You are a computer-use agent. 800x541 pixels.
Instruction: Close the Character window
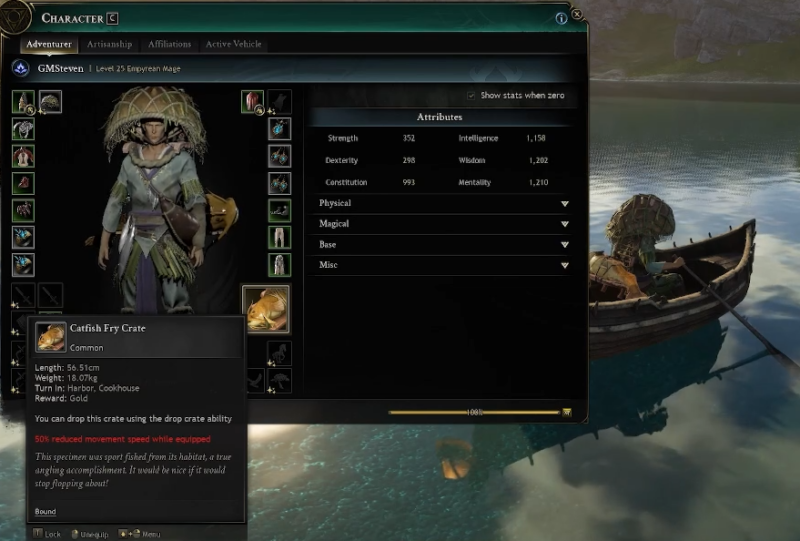(x=577, y=17)
